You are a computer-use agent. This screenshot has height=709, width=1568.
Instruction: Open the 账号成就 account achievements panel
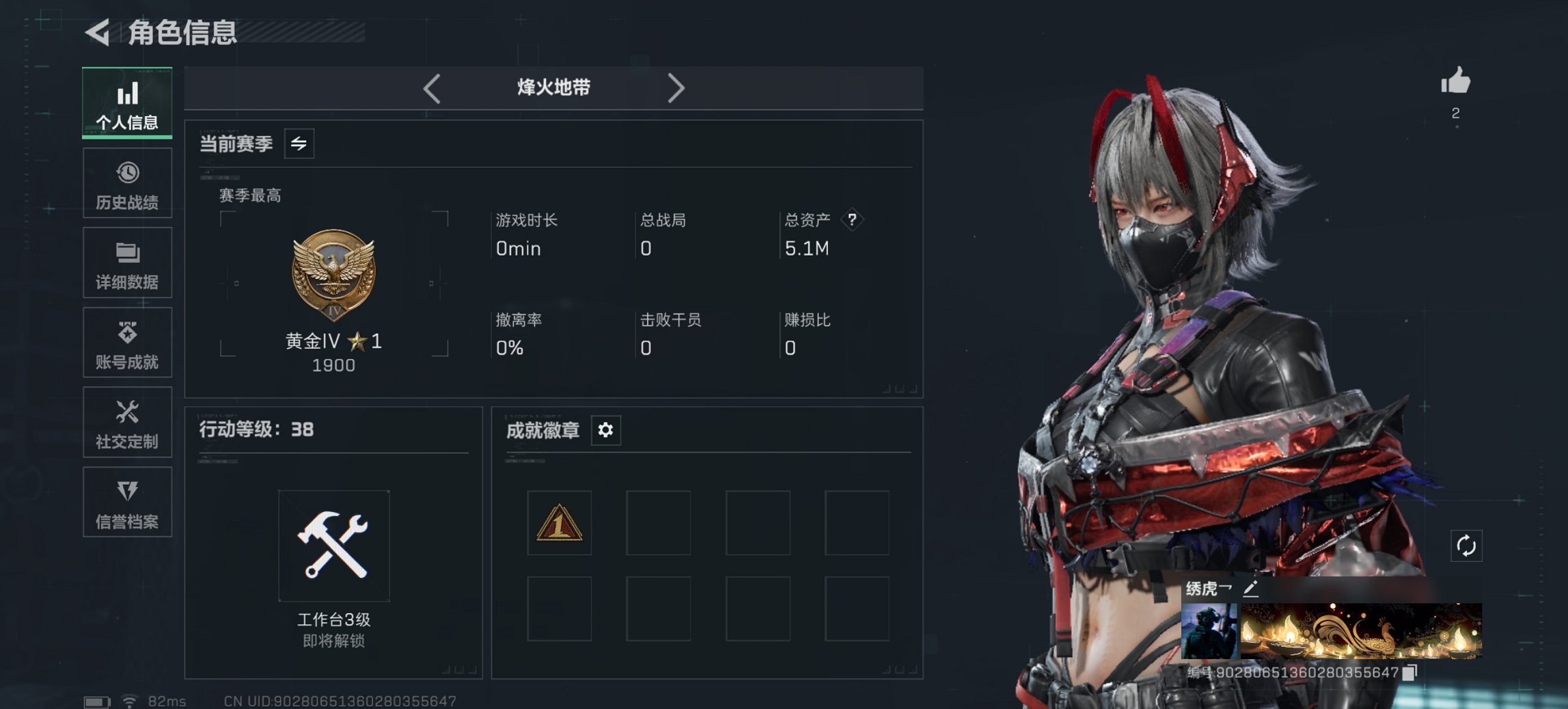(x=127, y=343)
